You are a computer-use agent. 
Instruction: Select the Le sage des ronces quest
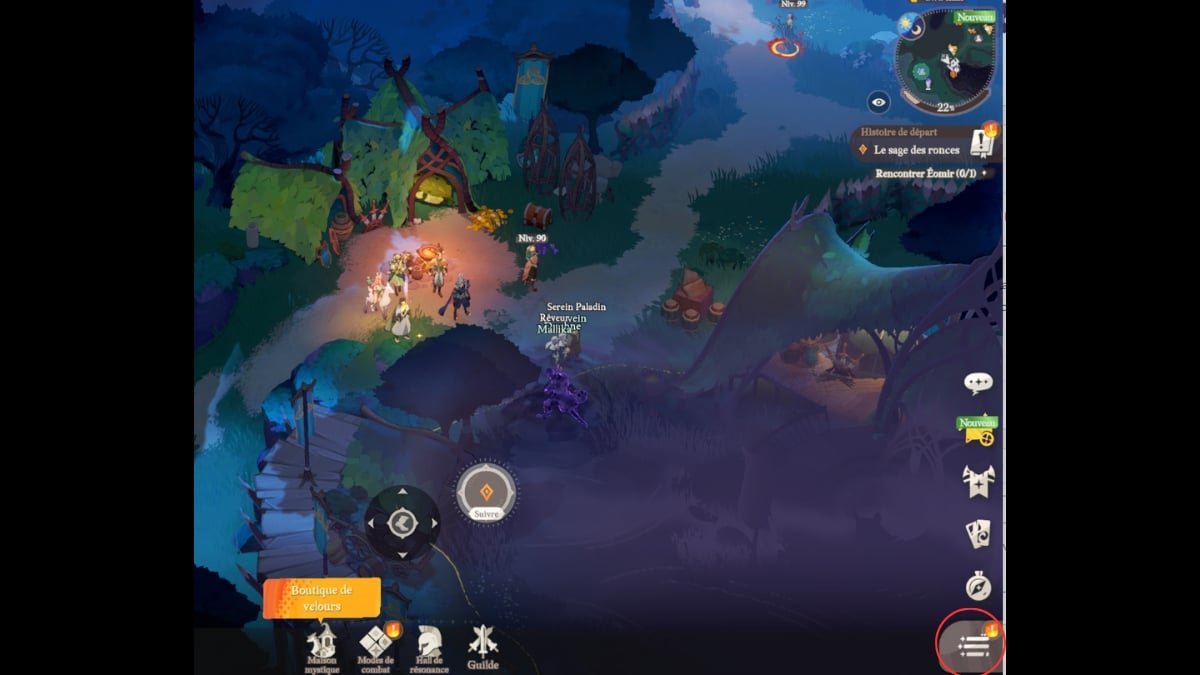coord(915,150)
